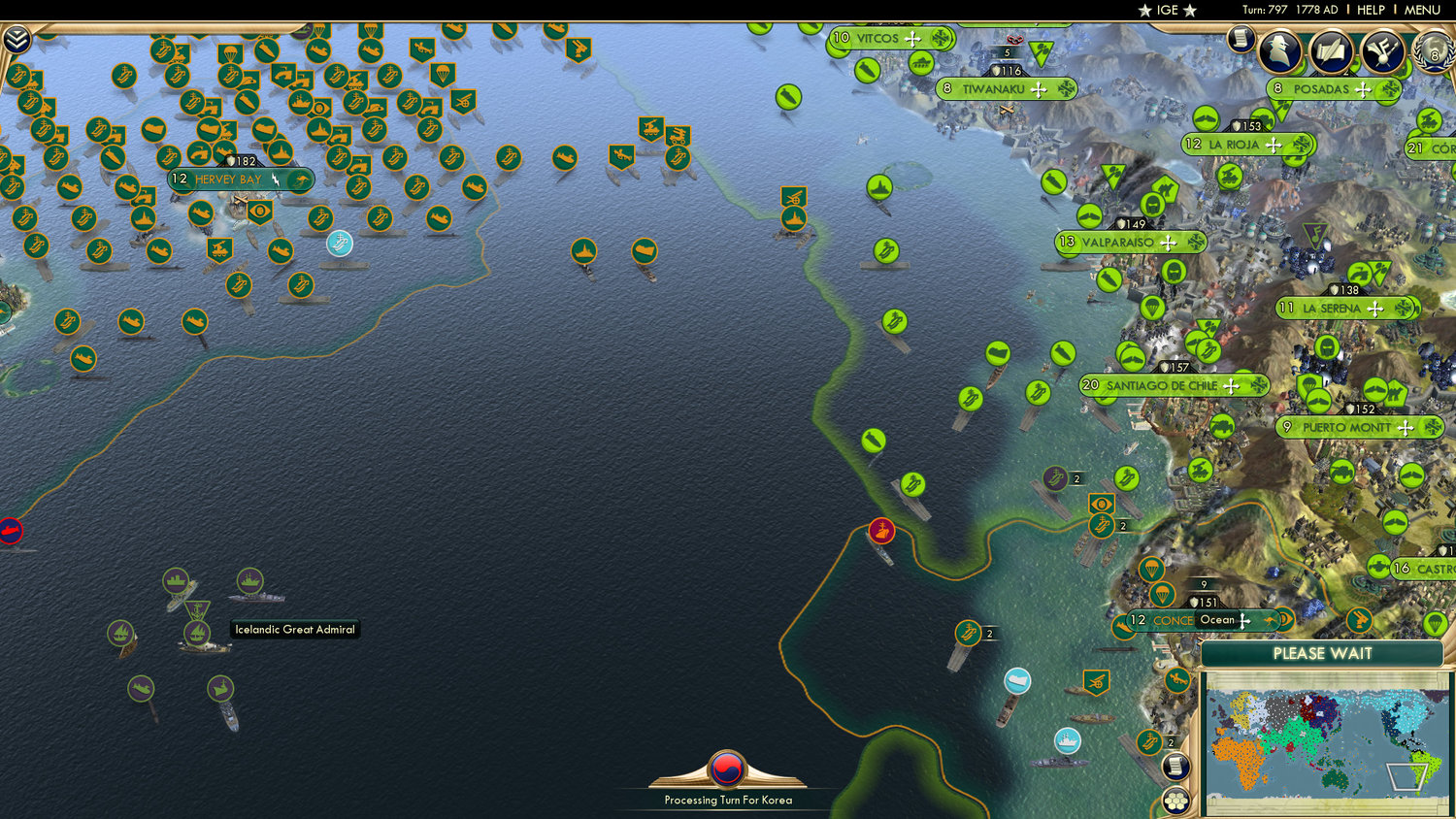Open the culture overview music-note icon
This screenshot has height=819, width=1456.
point(1382,50)
